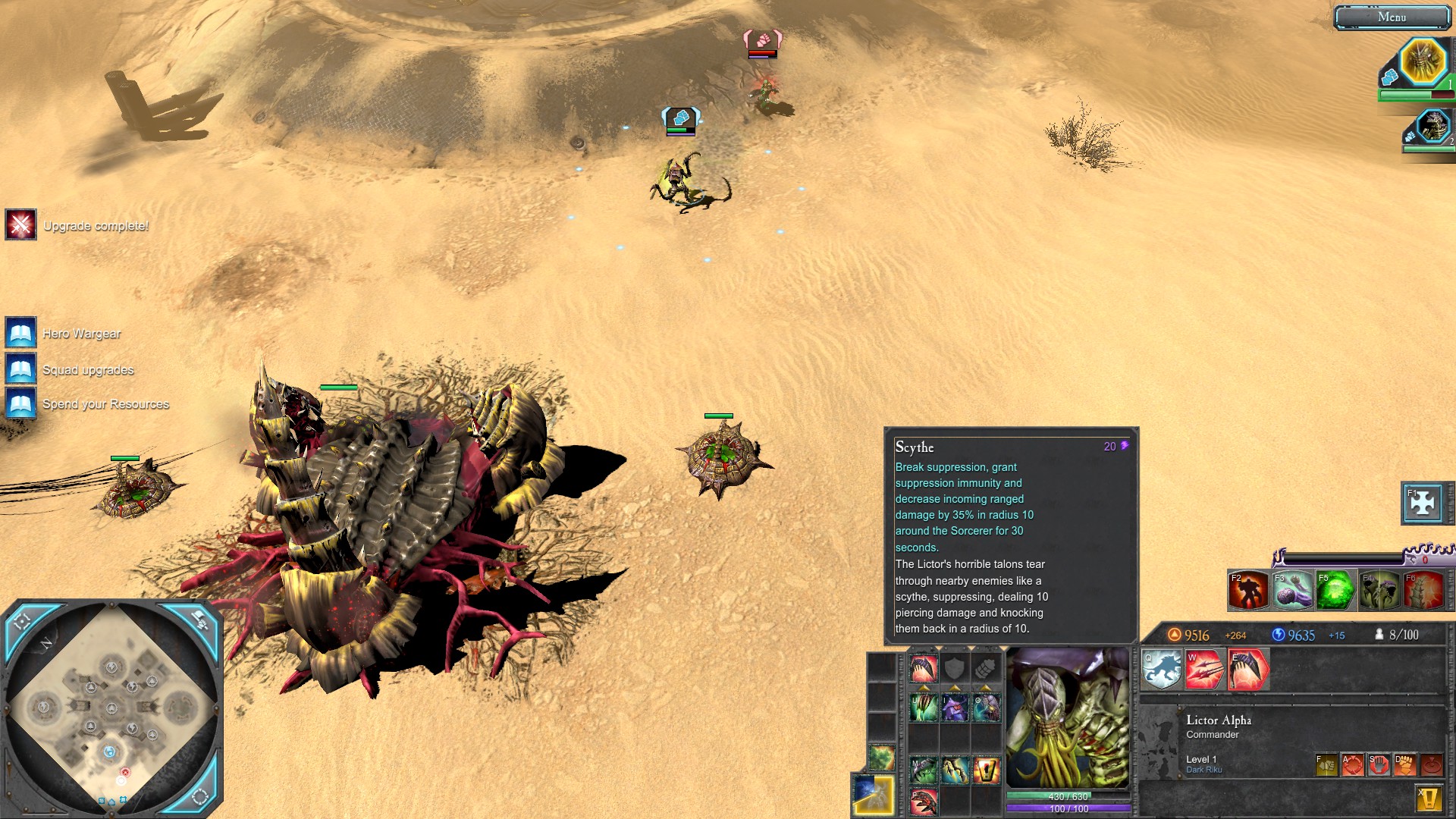Activate the Q beast ability icon
Viewport: 1456px width, 819px height.
pyautogui.click(x=1161, y=670)
